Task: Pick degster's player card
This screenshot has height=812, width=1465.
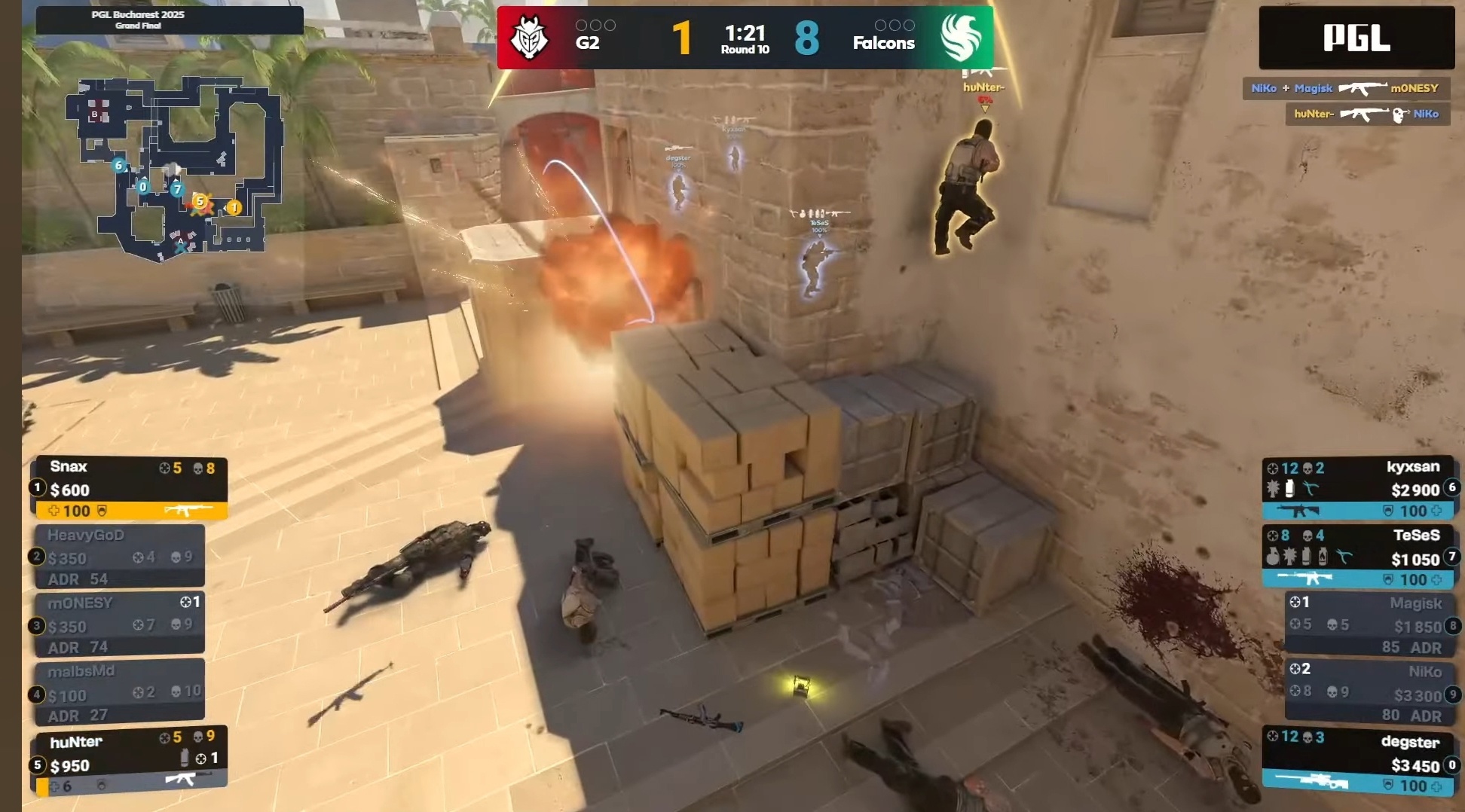Action: pyautogui.click(x=1360, y=762)
